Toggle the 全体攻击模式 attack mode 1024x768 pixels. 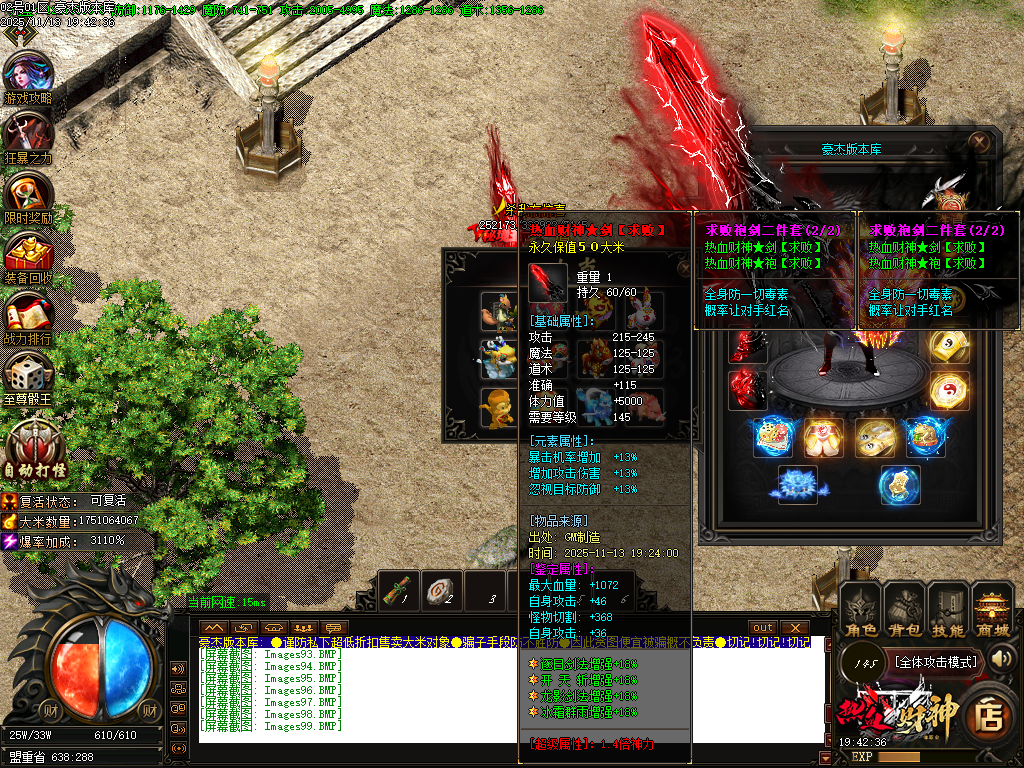[935, 661]
